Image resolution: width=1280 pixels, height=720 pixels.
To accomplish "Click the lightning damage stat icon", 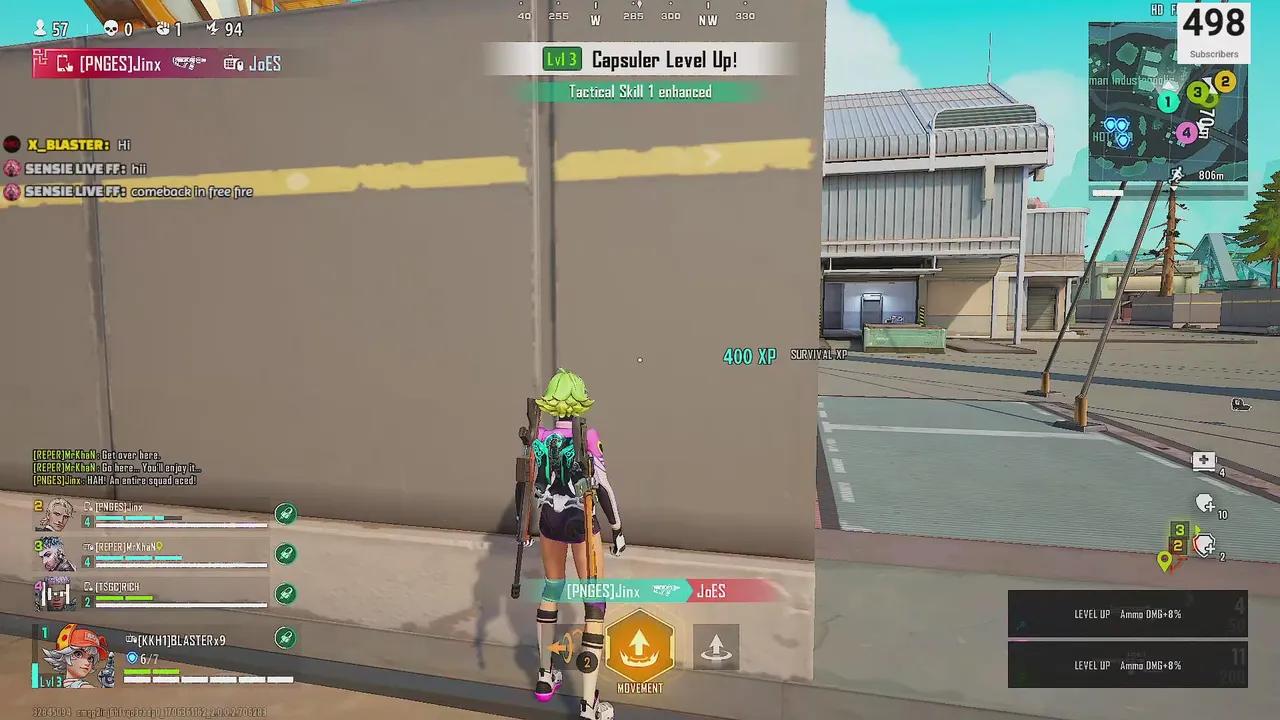I will [x=211, y=29].
